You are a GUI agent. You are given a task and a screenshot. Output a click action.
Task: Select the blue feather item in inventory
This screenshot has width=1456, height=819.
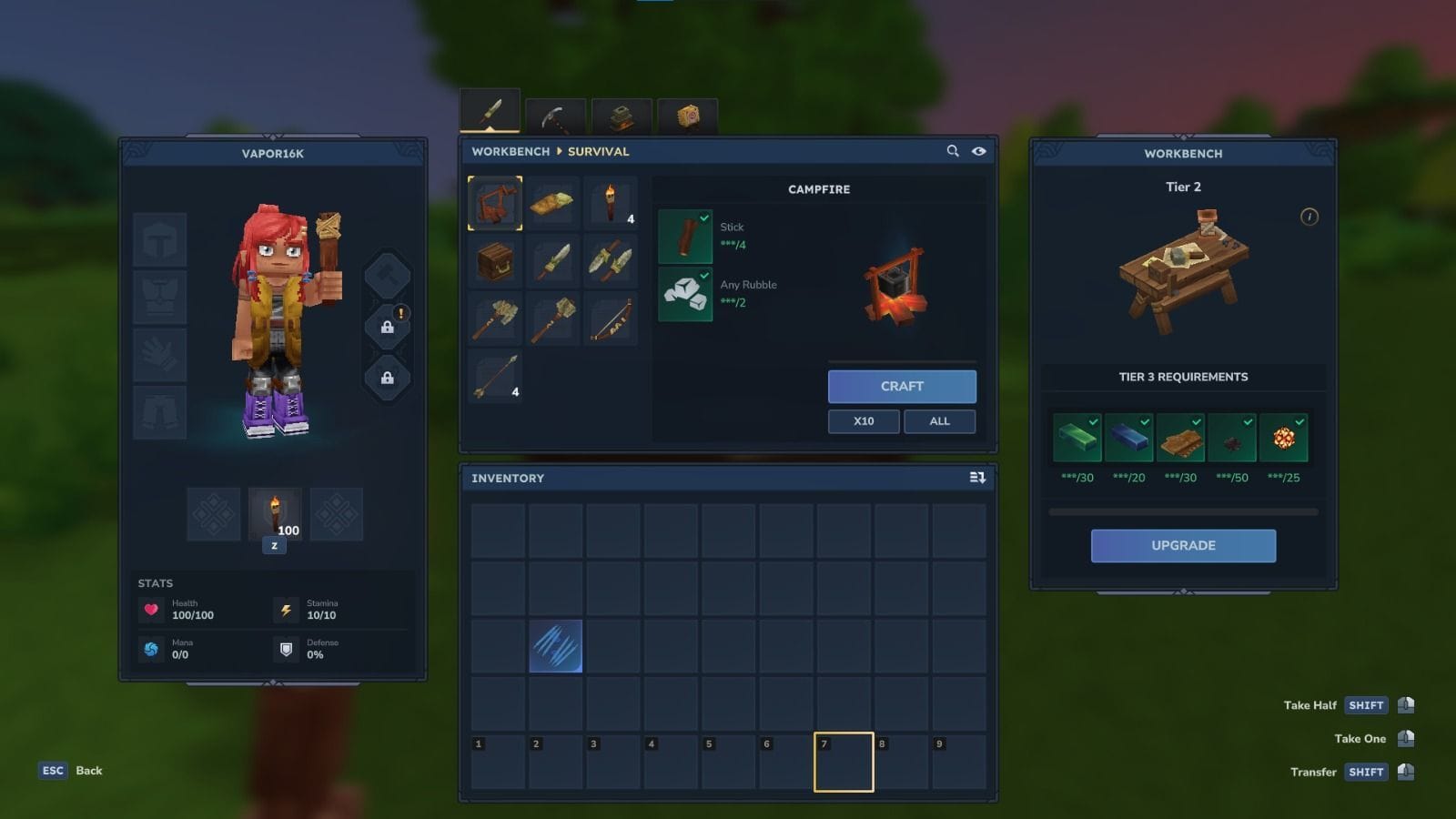[x=558, y=648]
